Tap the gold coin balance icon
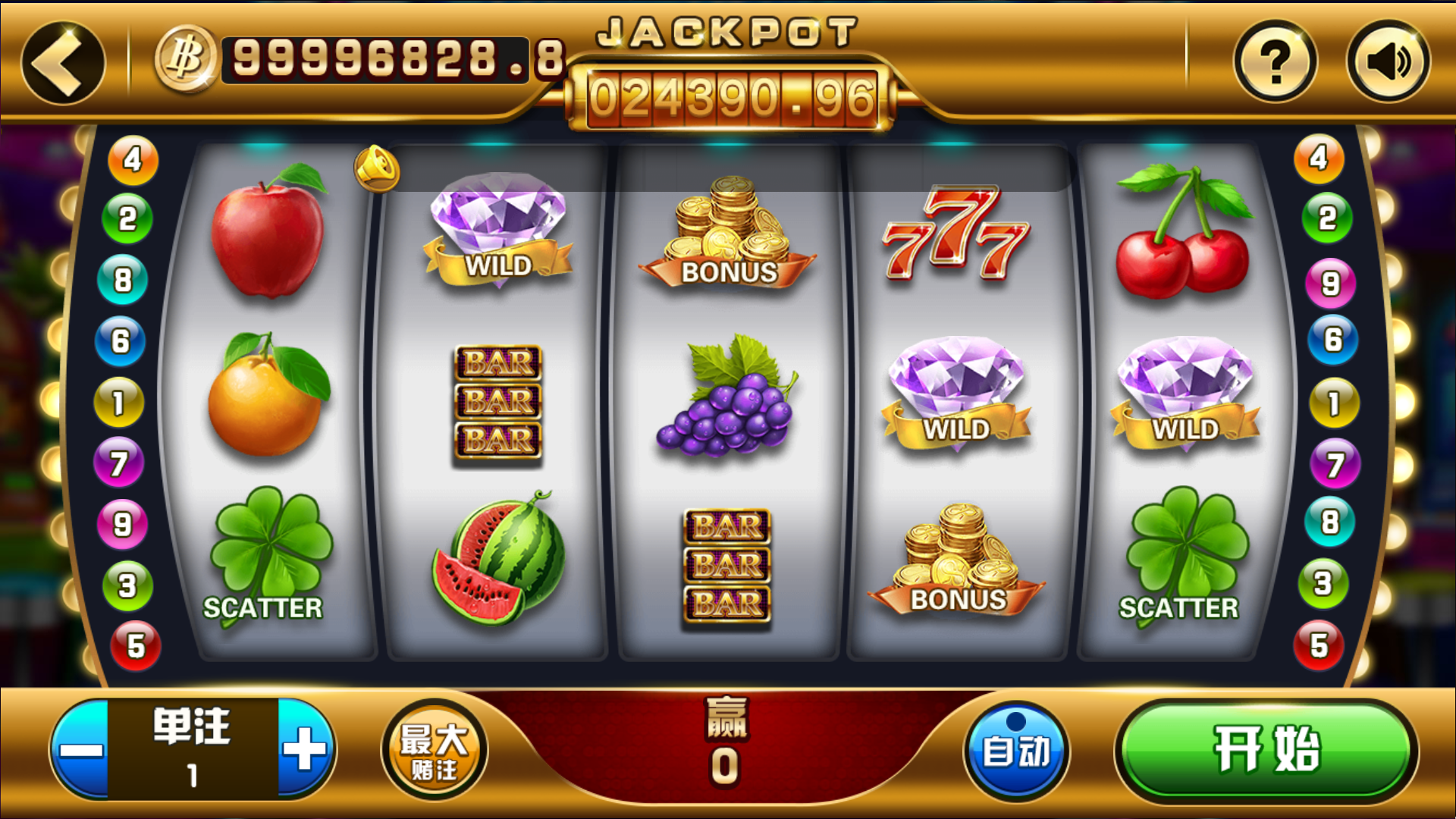 tap(186, 59)
